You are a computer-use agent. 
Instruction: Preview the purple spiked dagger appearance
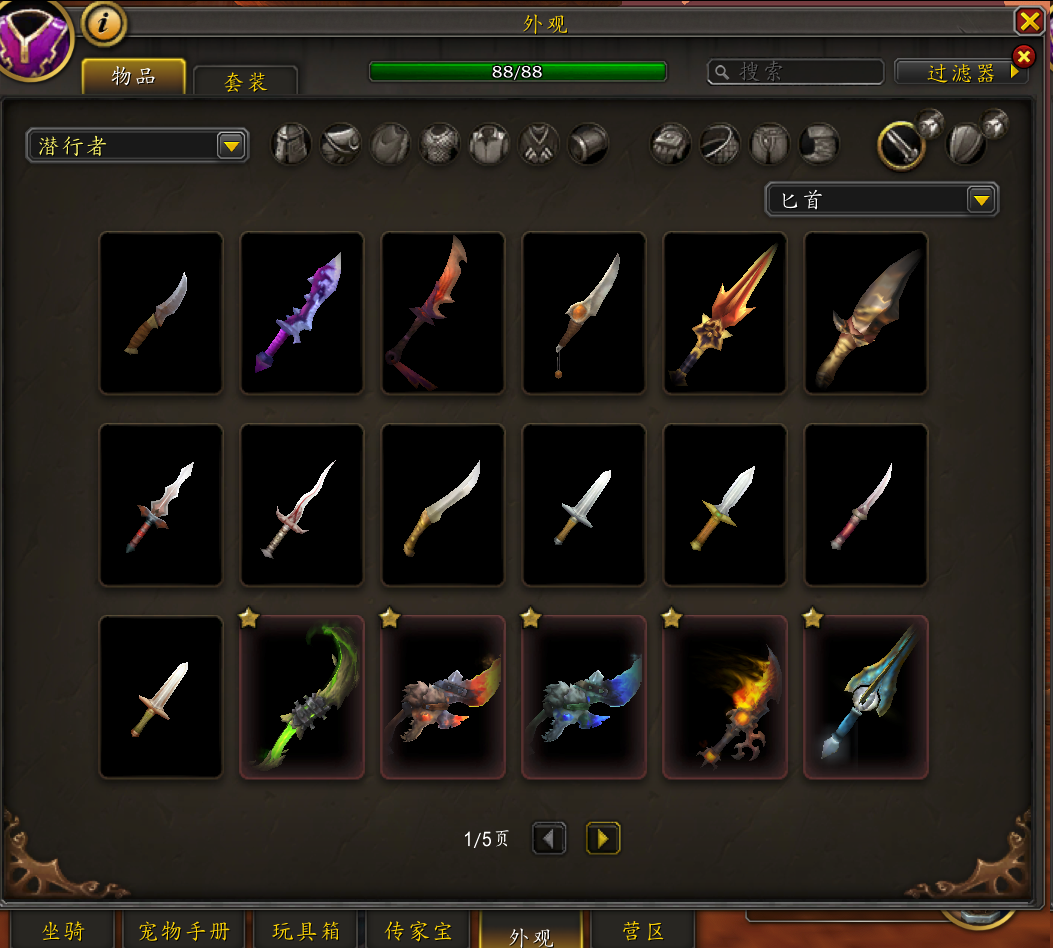(302, 313)
